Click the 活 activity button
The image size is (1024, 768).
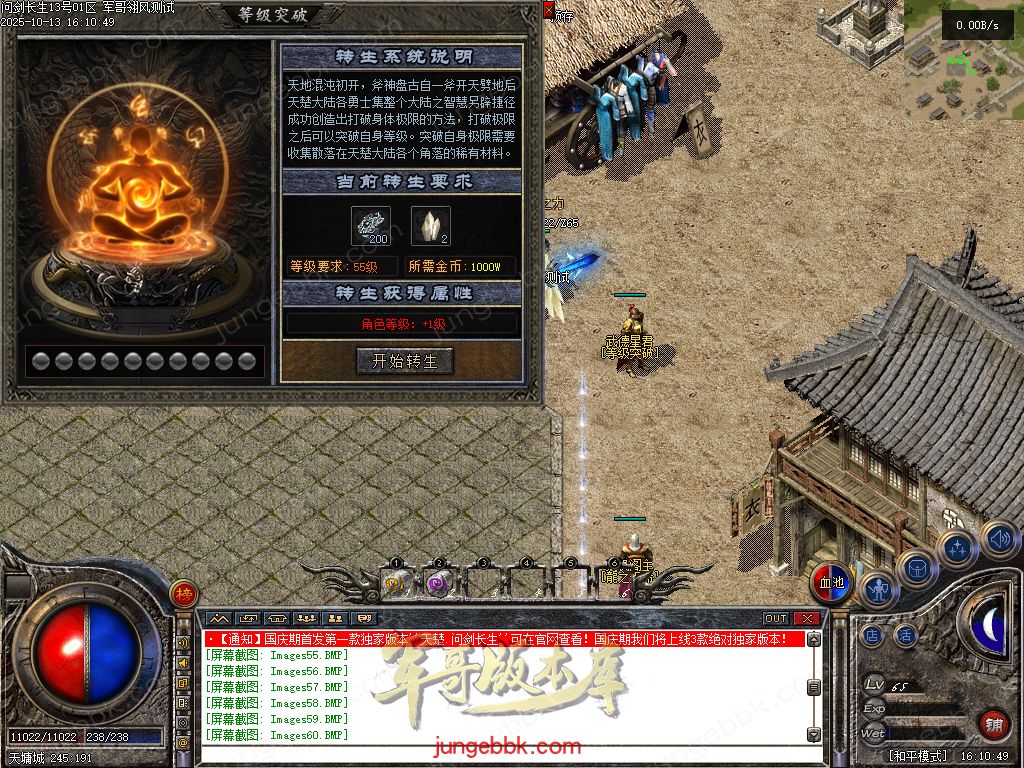906,634
